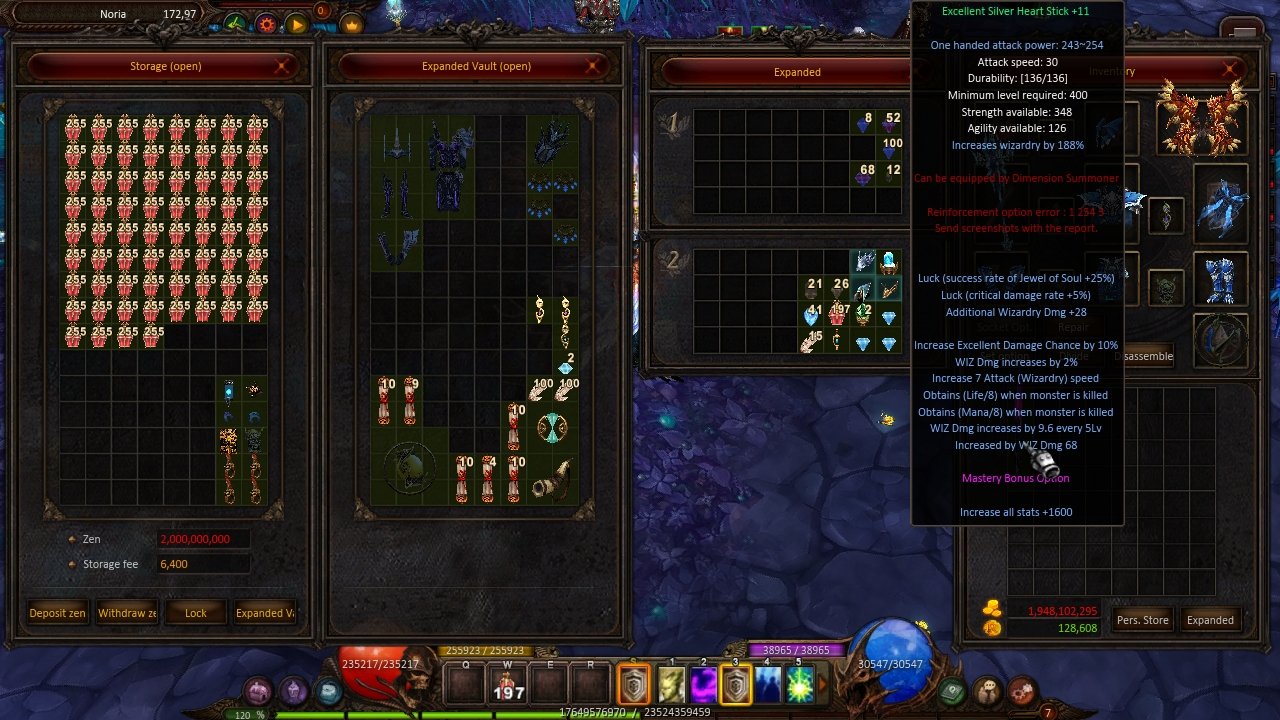Click the purple treasure chest icon

[x=259, y=691]
